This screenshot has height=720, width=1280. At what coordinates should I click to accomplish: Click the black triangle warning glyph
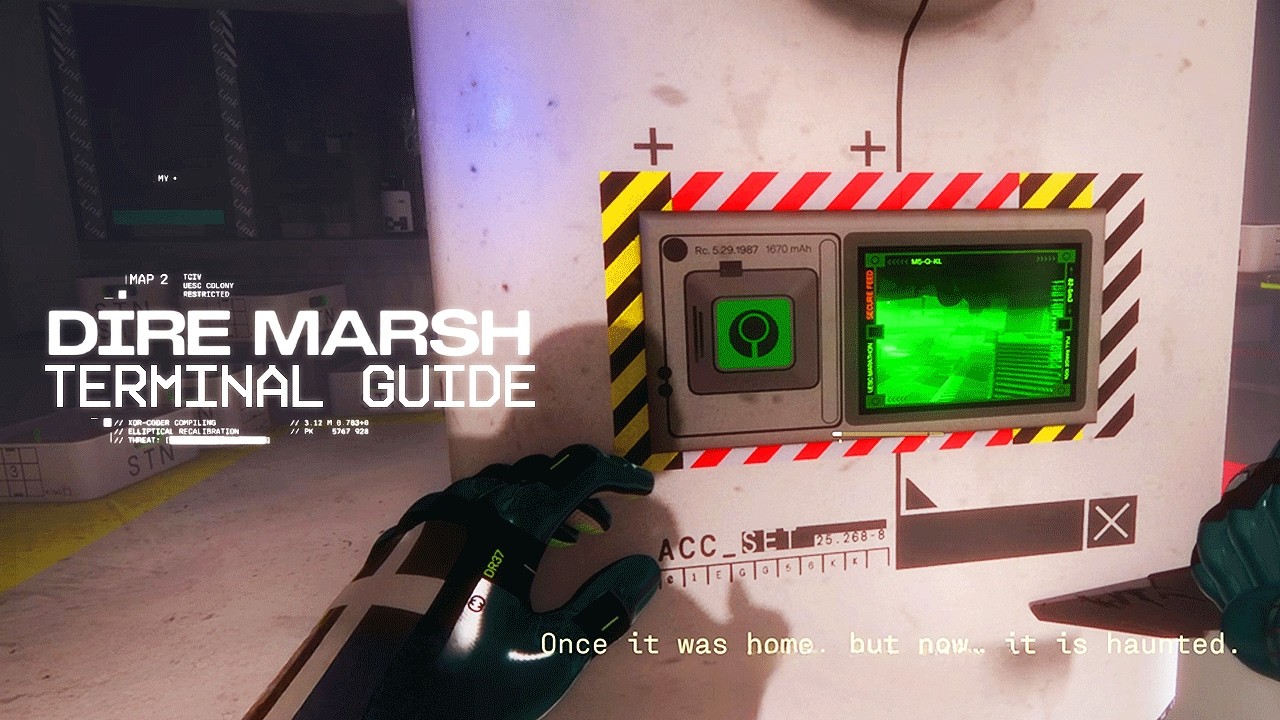[916, 495]
